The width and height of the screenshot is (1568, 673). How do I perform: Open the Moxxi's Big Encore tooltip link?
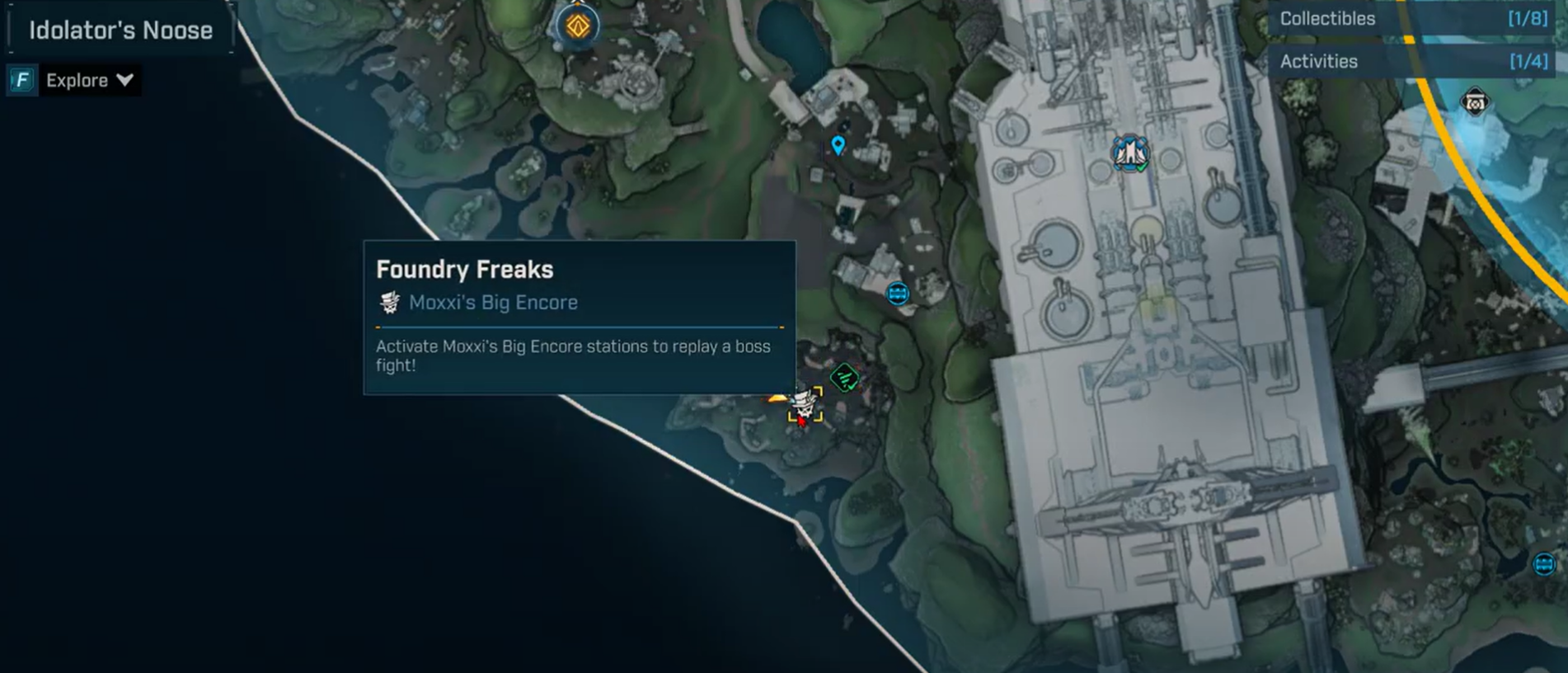click(493, 303)
